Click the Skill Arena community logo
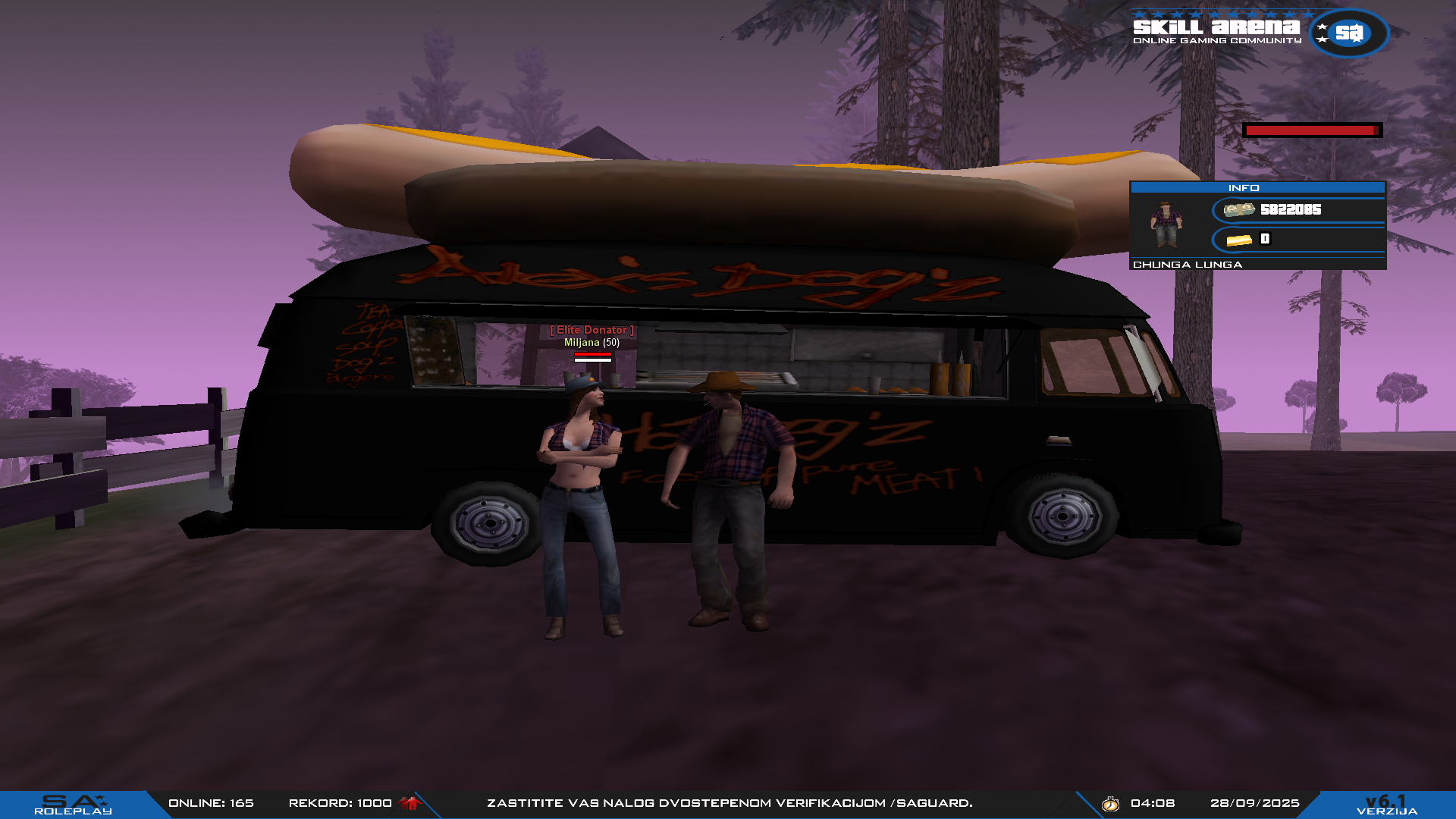This screenshot has width=1456, height=819. [1216, 30]
